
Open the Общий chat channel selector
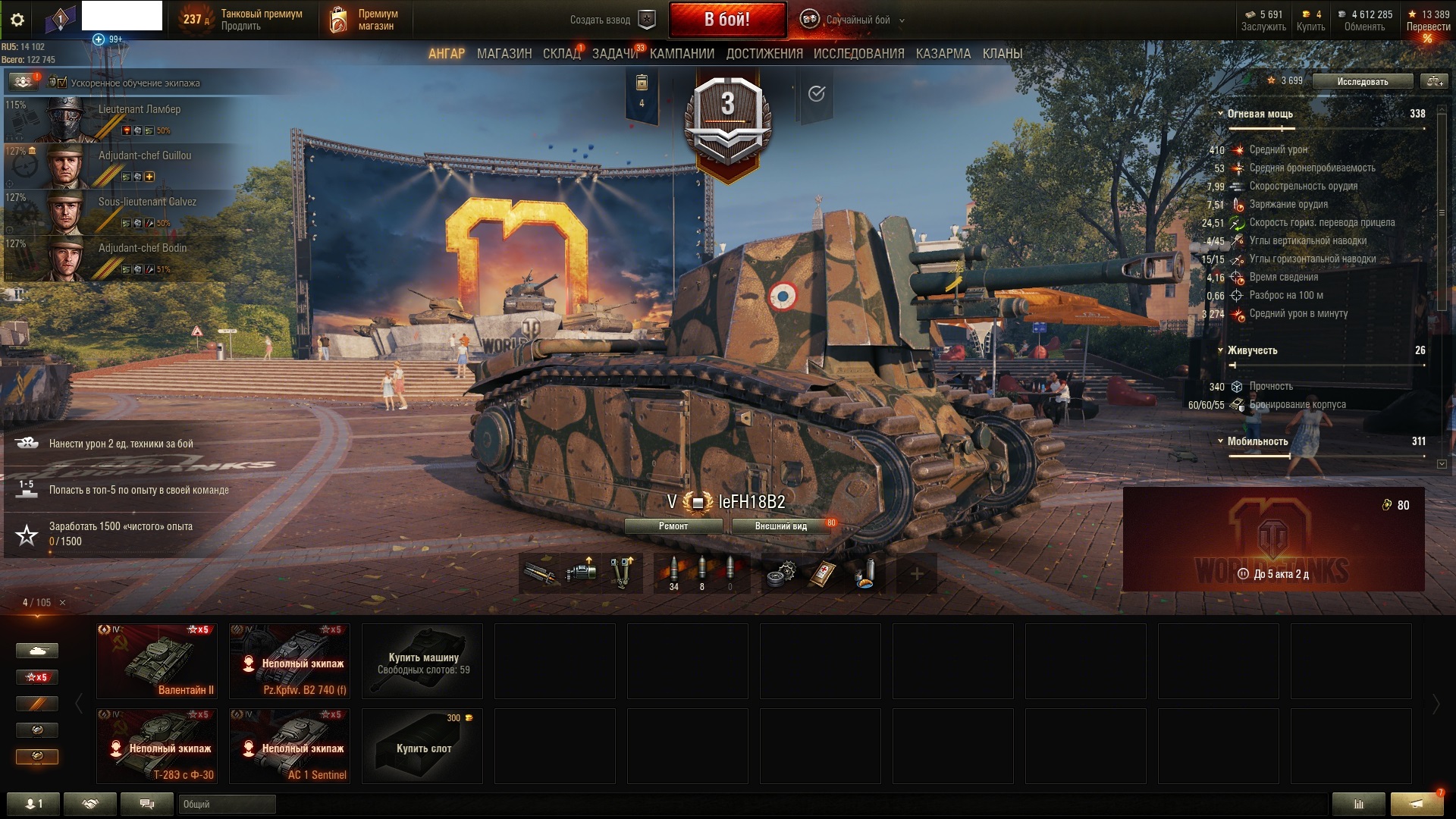pyautogui.click(x=226, y=805)
